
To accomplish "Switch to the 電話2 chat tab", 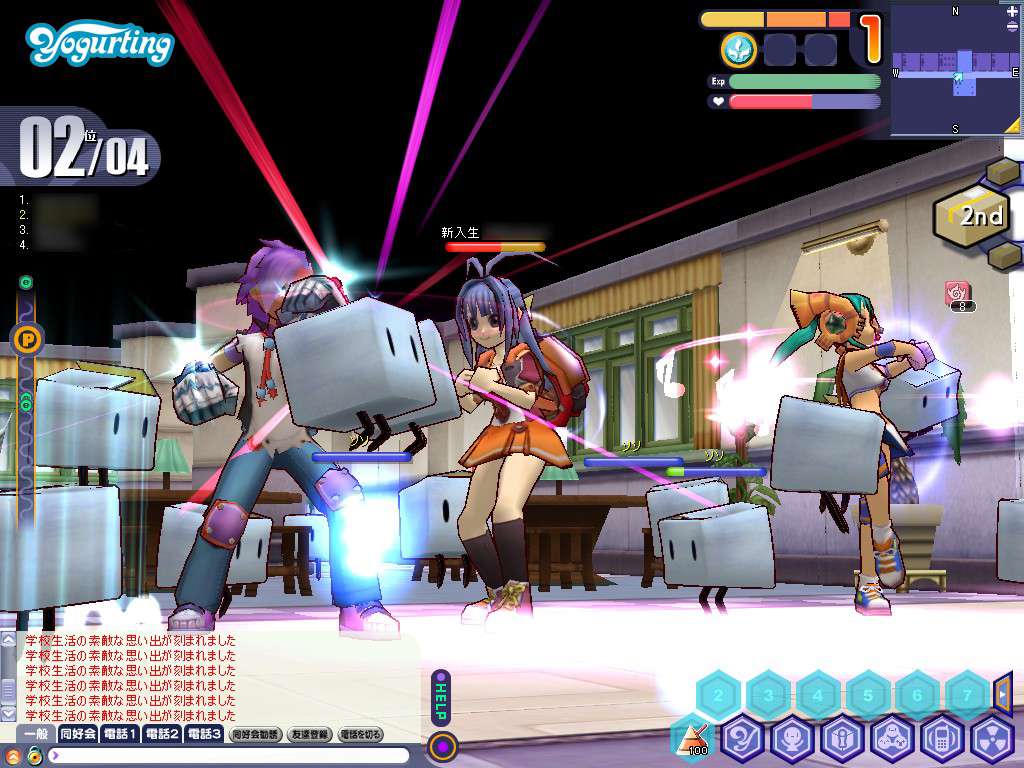I will [x=162, y=734].
